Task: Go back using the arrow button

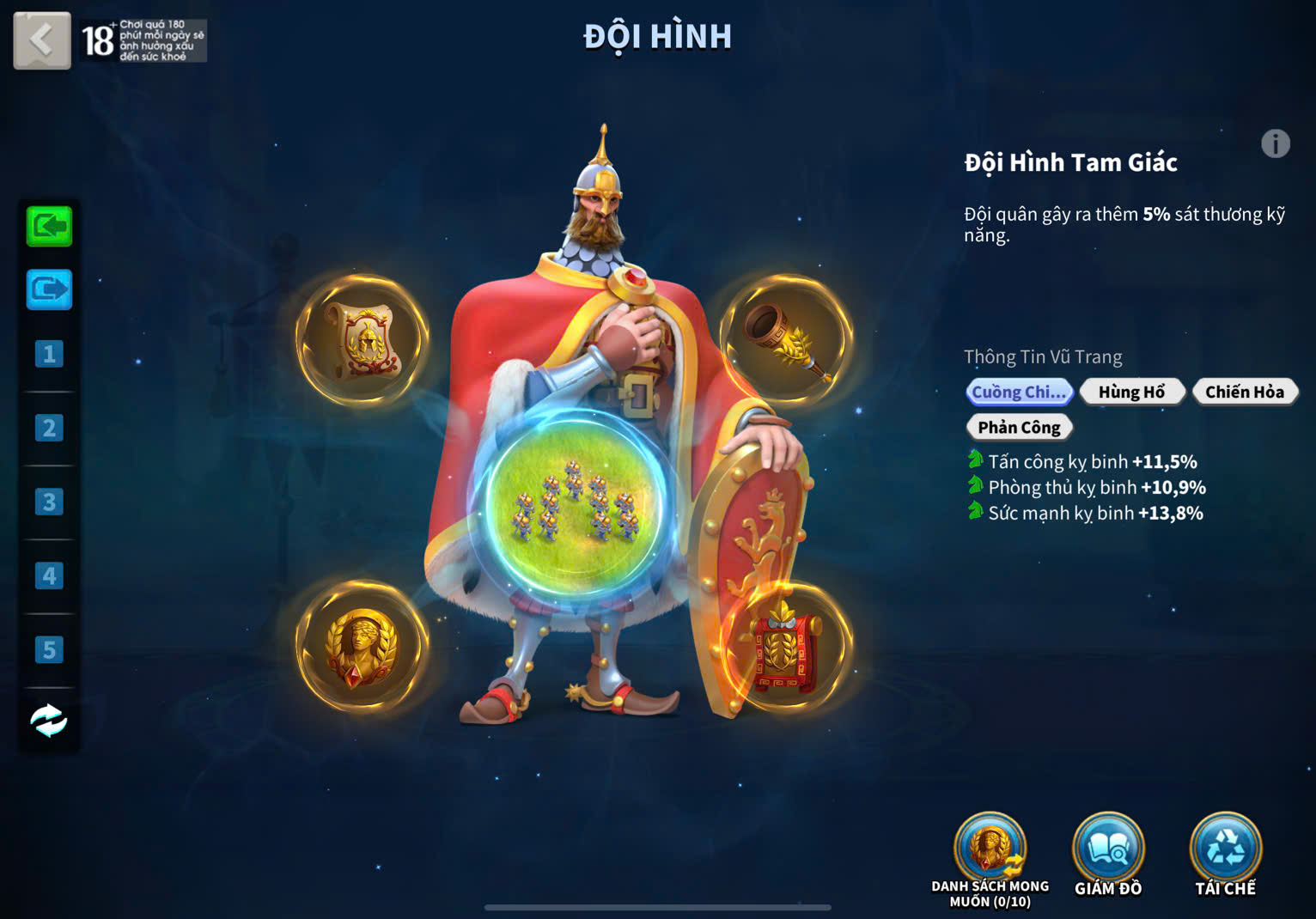Action: coord(41,40)
